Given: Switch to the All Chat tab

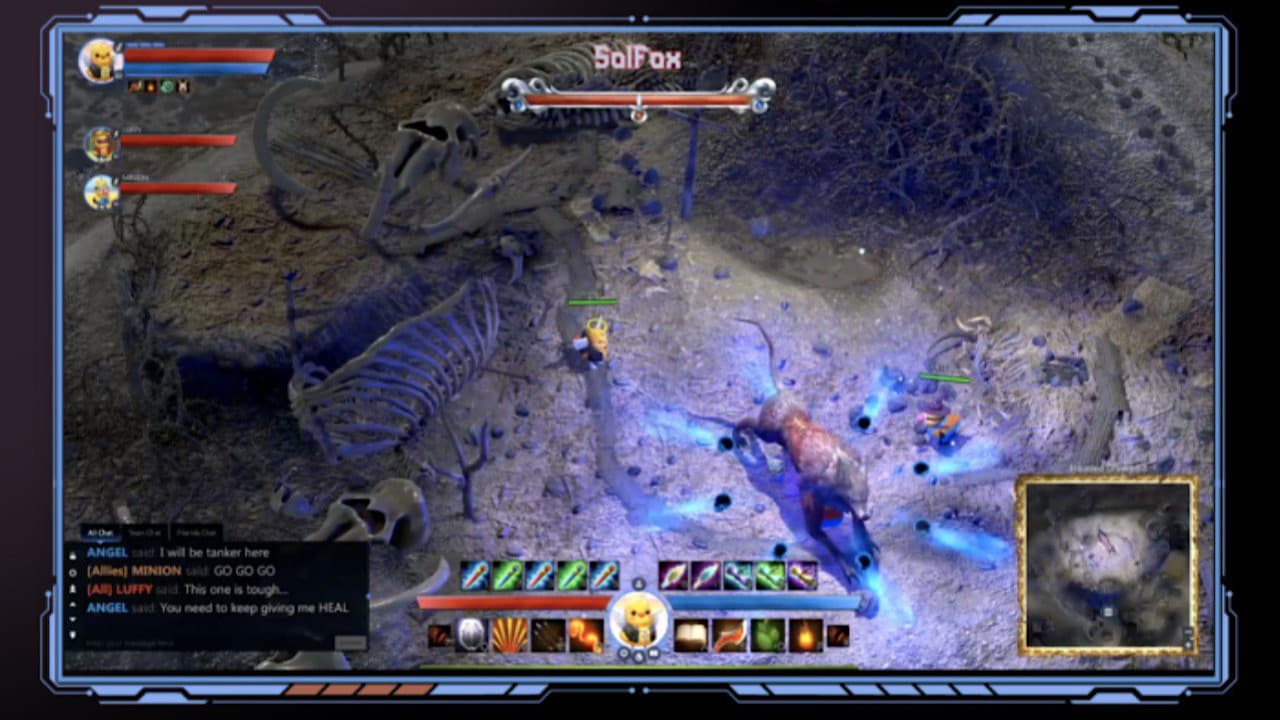Looking at the screenshot, I should tap(98, 533).
